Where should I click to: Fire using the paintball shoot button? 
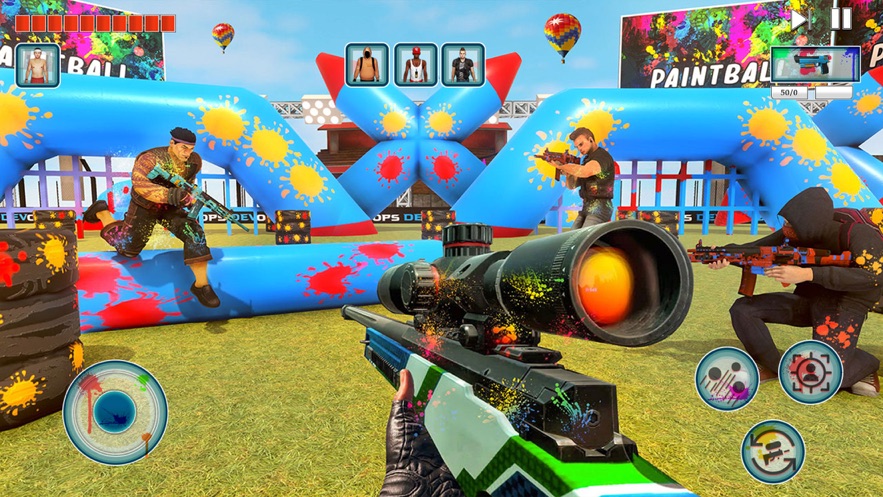(727, 379)
